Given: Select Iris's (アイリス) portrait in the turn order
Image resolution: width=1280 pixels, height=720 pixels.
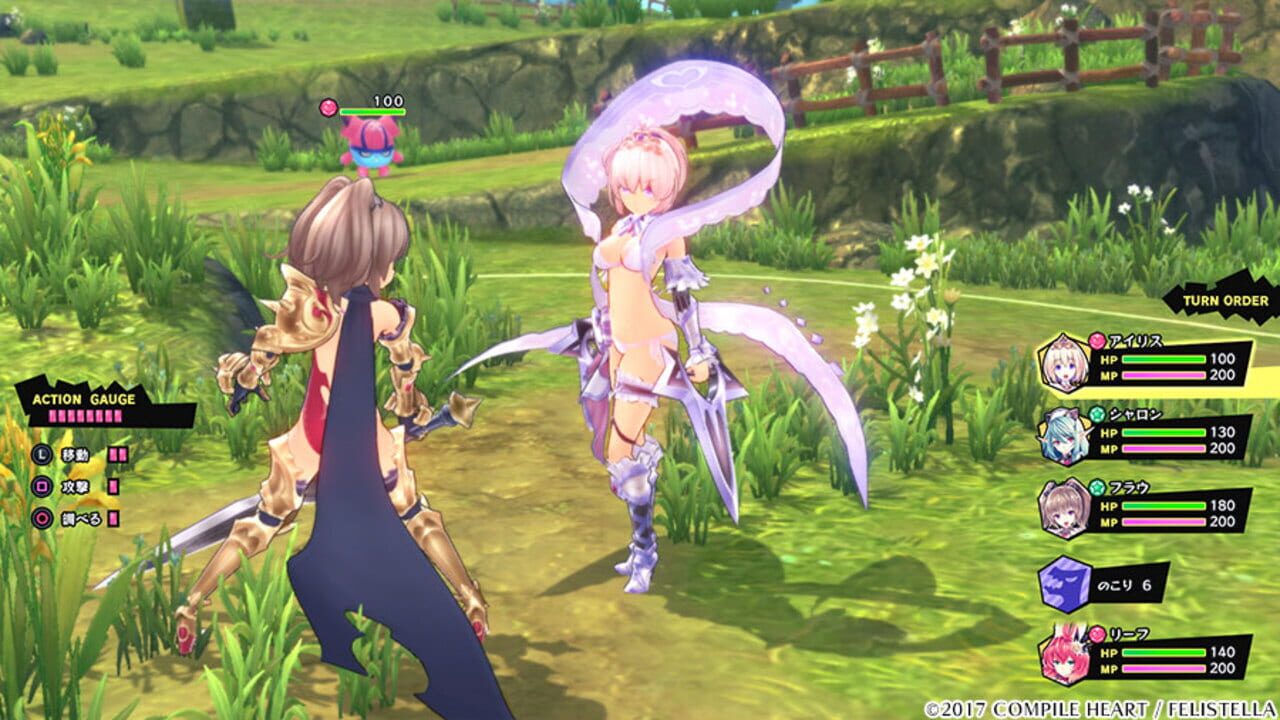Looking at the screenshot, I should (x=1061, y=361).
